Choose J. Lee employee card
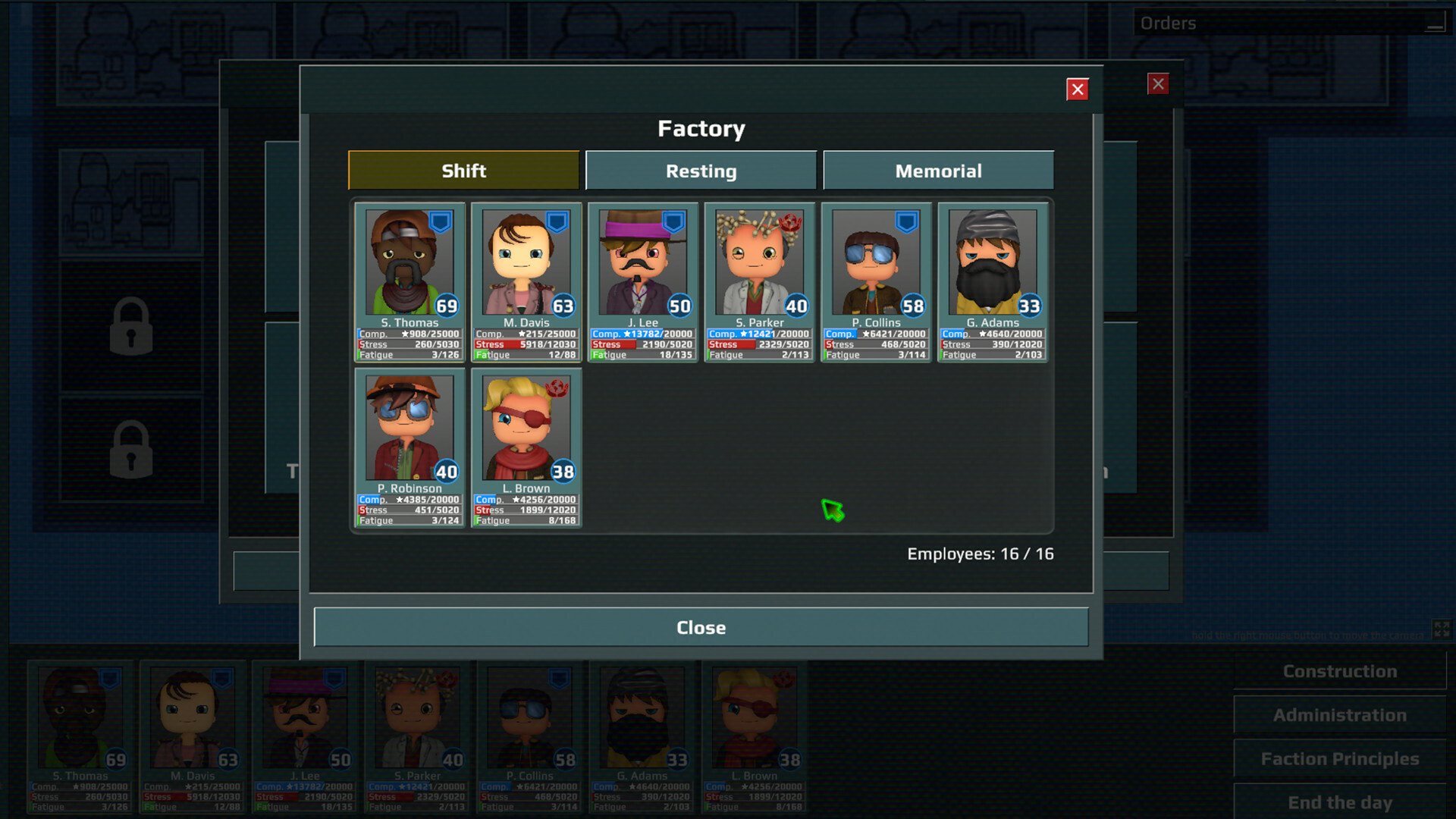Viewport: 1456px width, 819px height. tap(643, 281)
